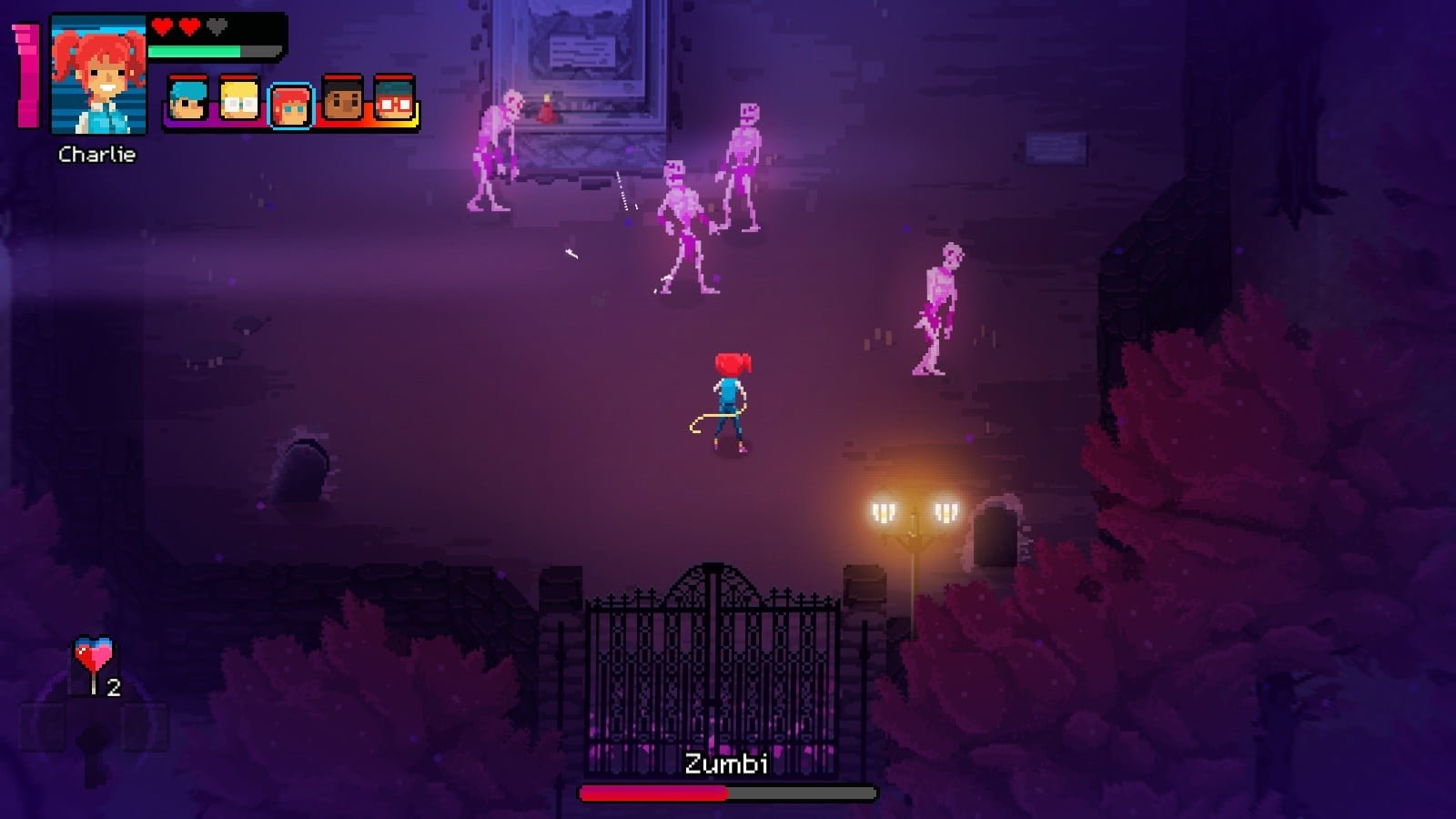Choose the highlighted red-haired Charlie party icon
The width and height of the screenshot is (1456, 819).
[291, 106]
